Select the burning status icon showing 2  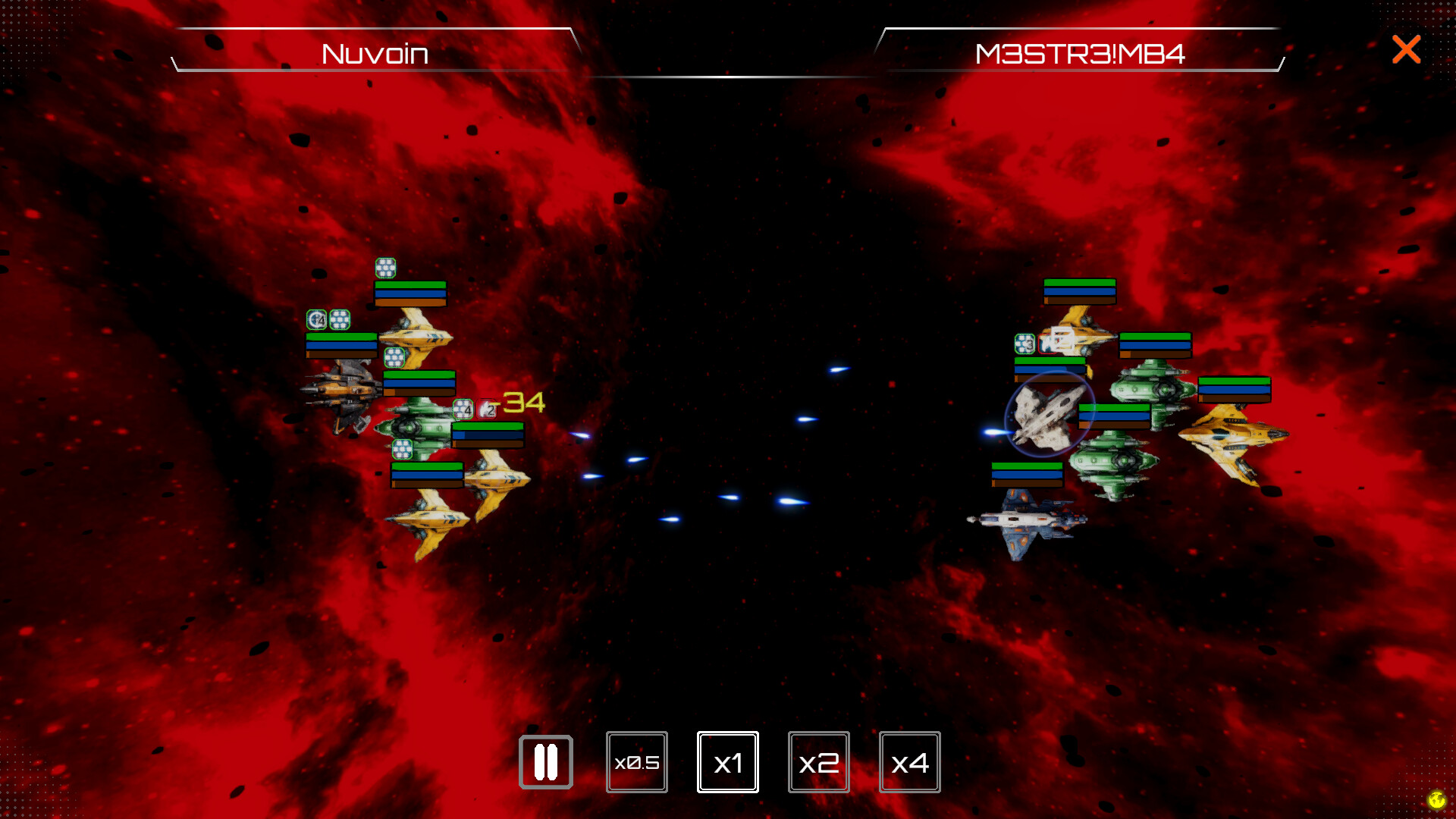click(486, 410)
